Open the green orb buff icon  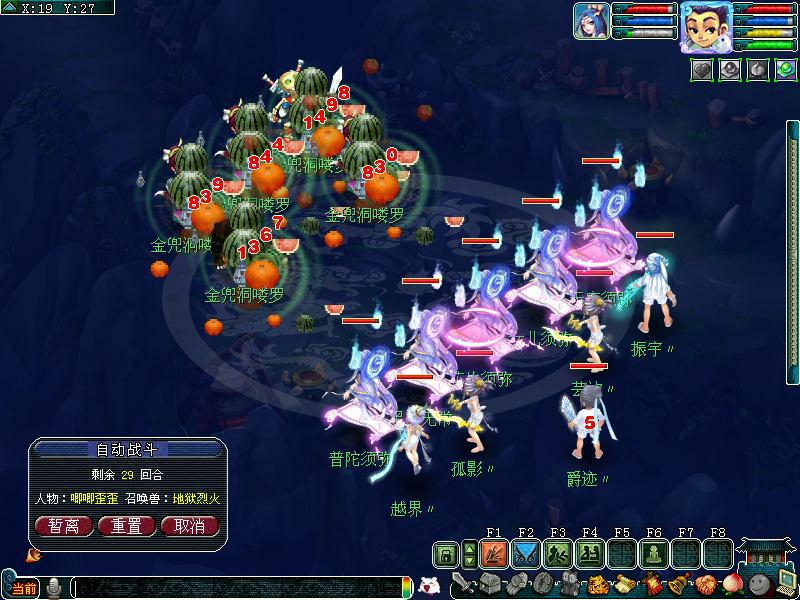point(785,70)
